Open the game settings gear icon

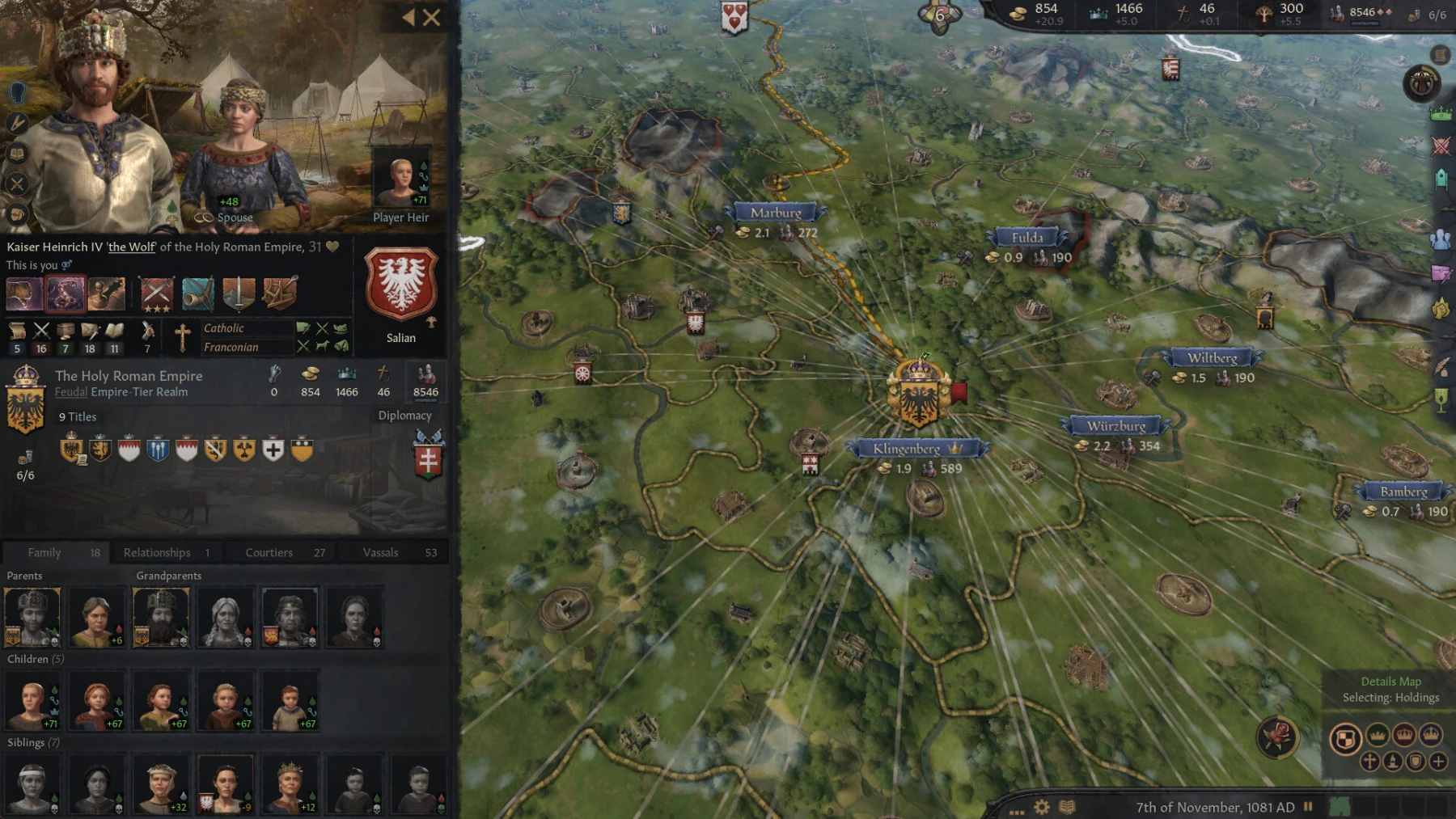click(1042, 807)
